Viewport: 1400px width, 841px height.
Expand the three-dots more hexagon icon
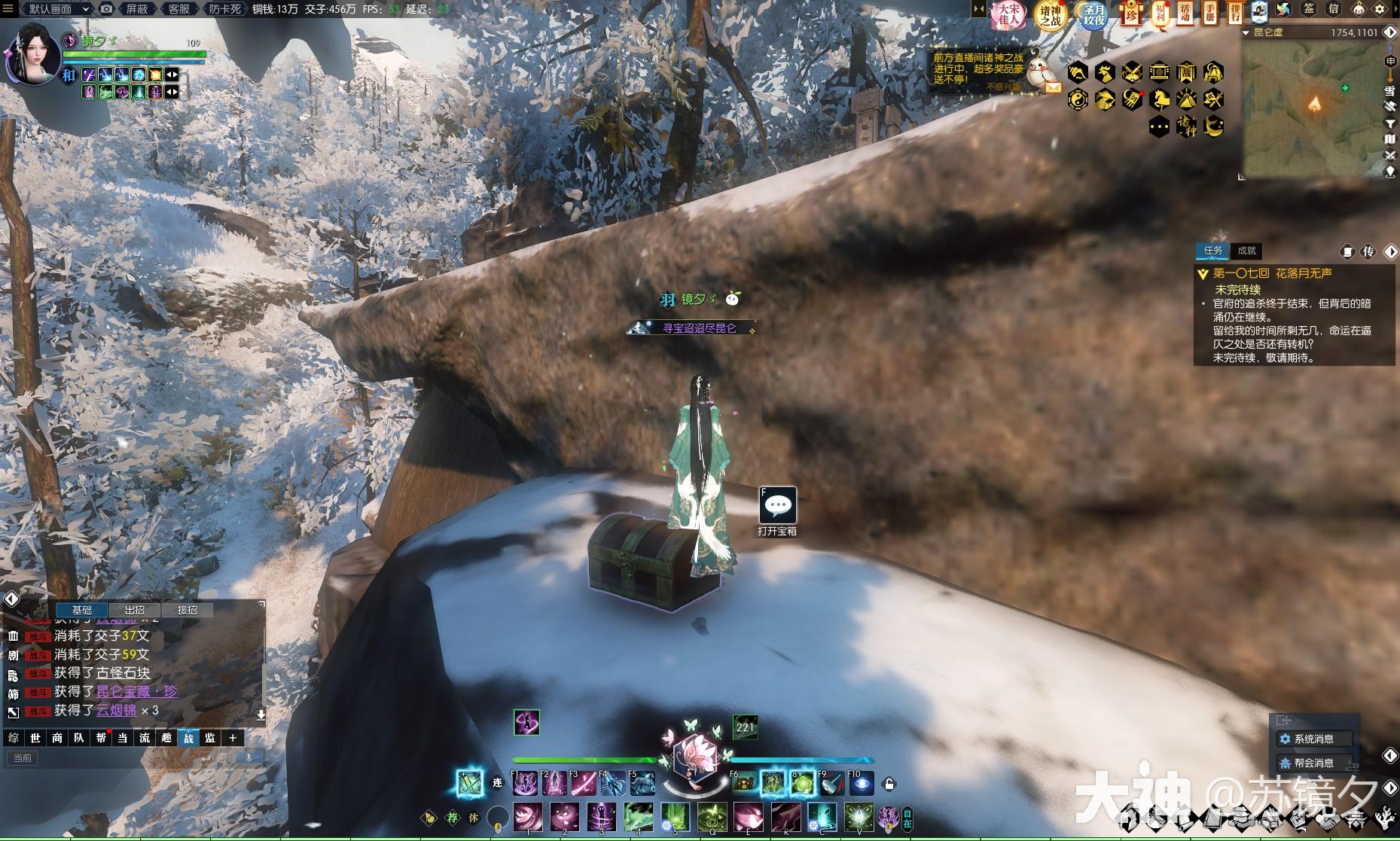tap(1160, 126)
